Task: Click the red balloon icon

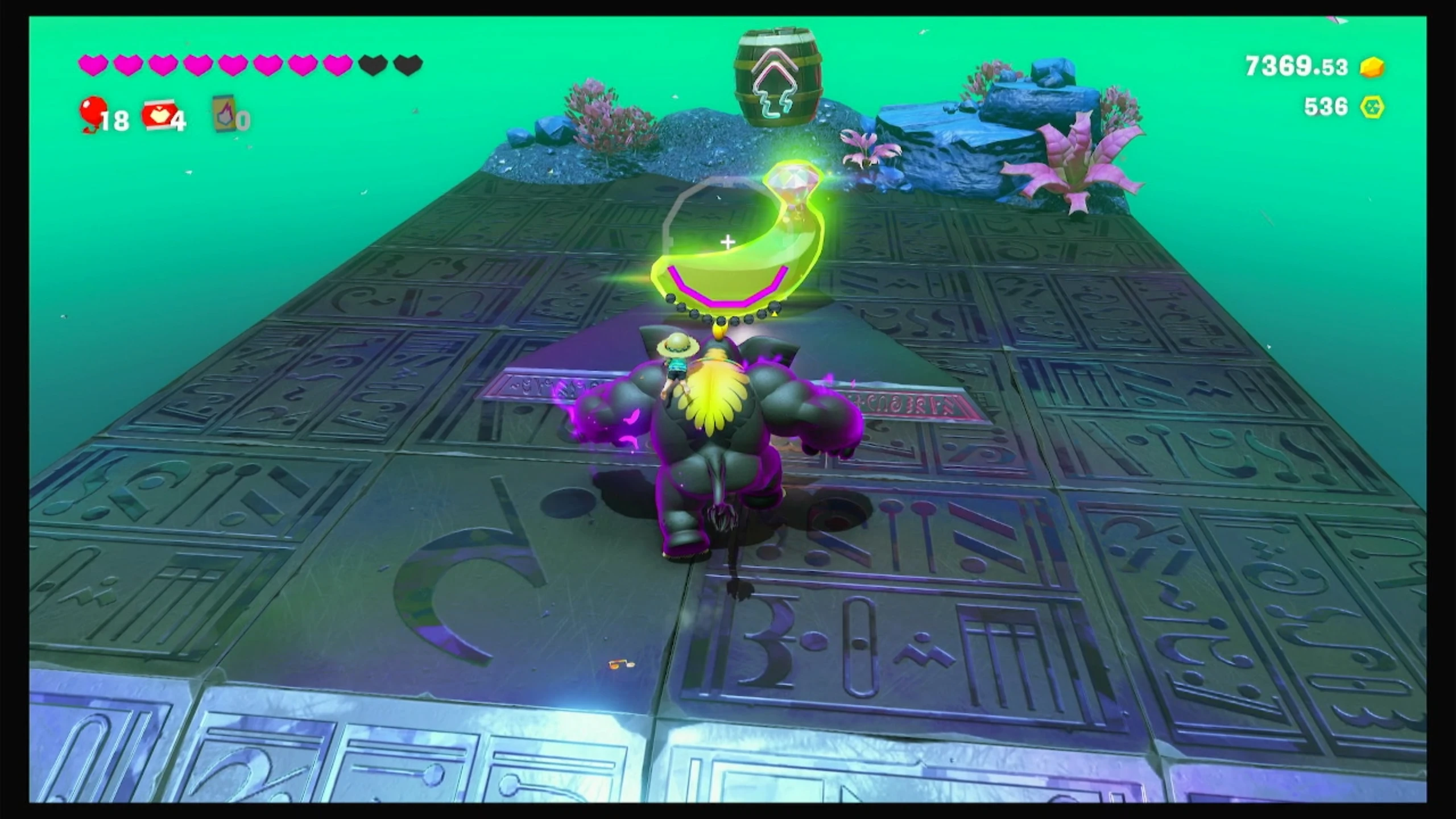Action: [x=93, y=111]
